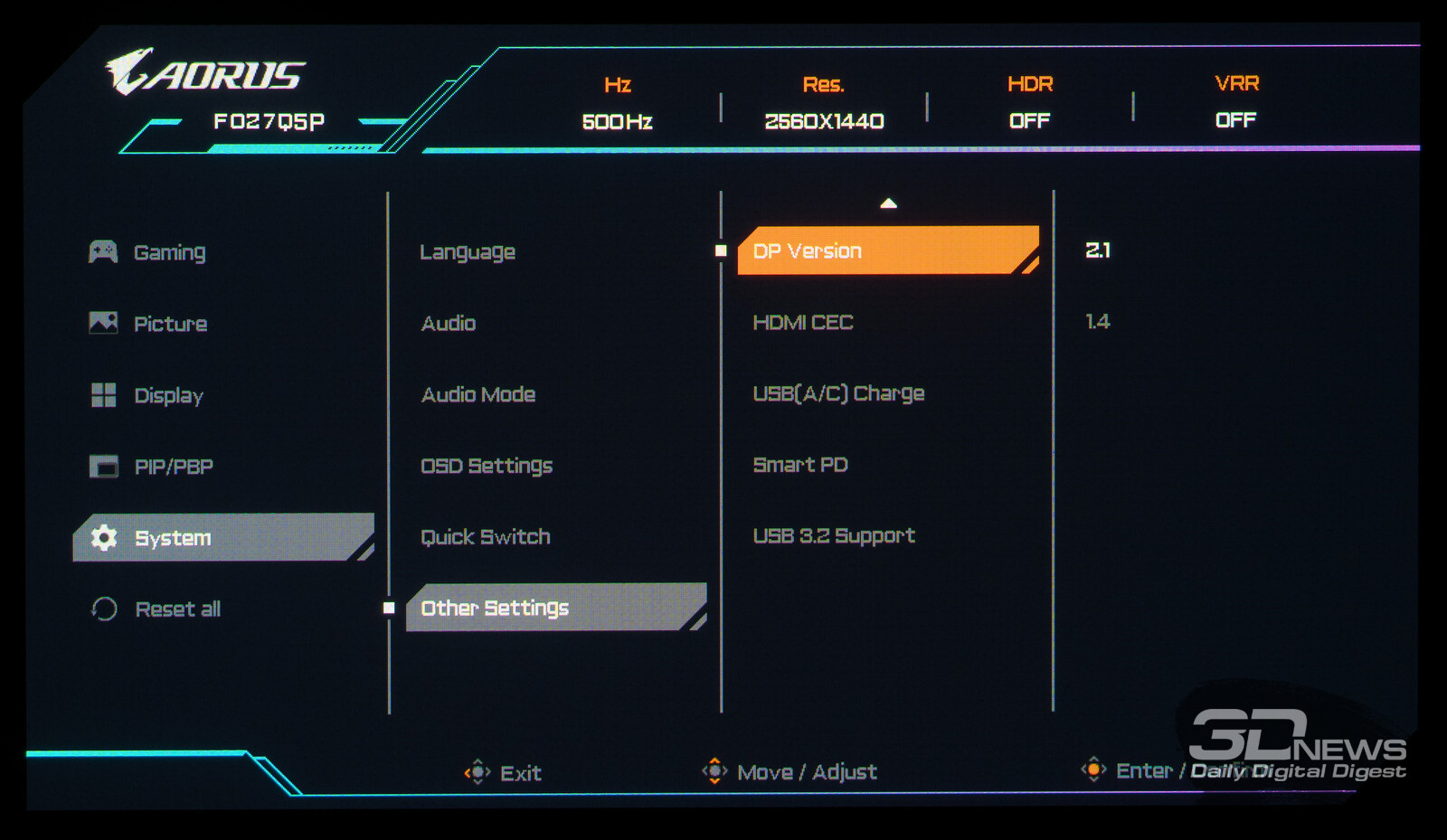The image size is (1447, 840).
Task: Set DP Version to 1.4
Action: [1098, 322]
